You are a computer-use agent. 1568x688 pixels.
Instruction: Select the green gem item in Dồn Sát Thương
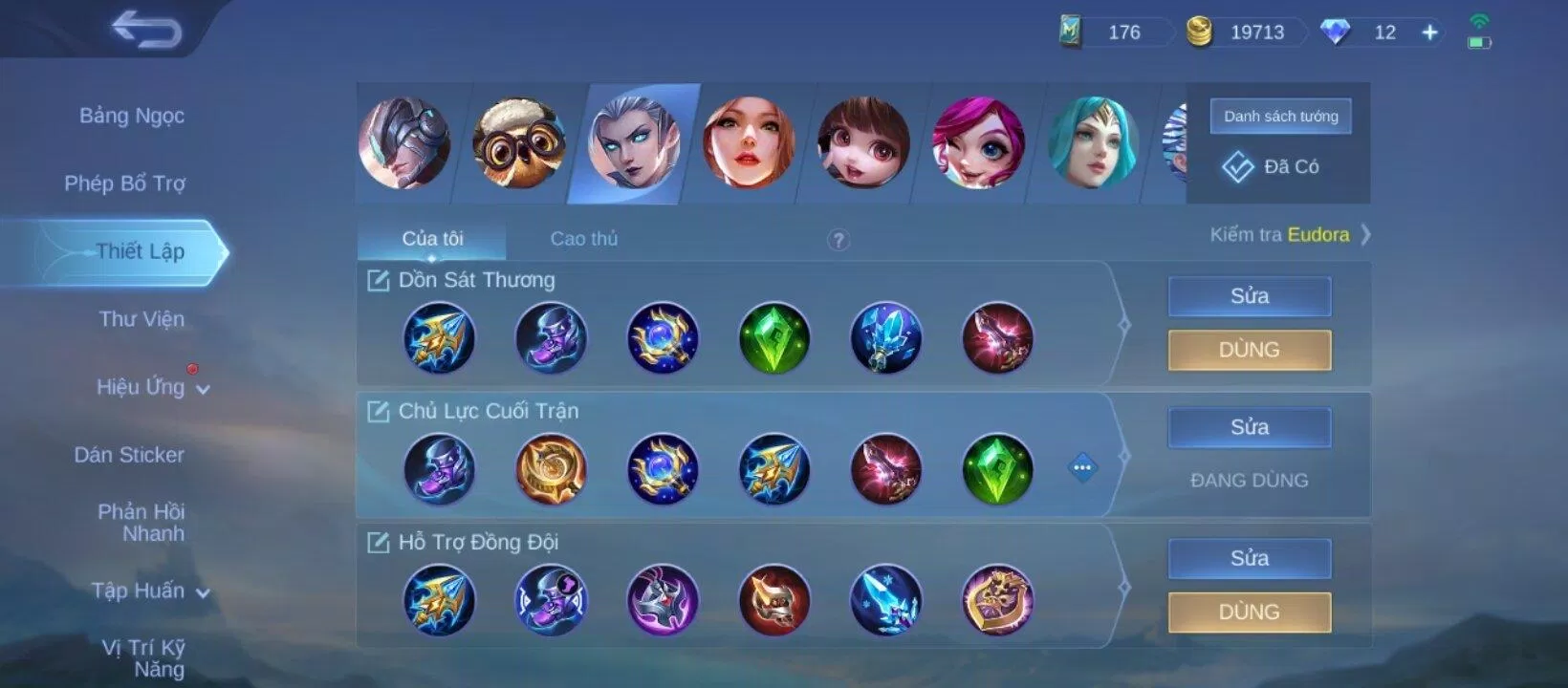pos(774,337)
